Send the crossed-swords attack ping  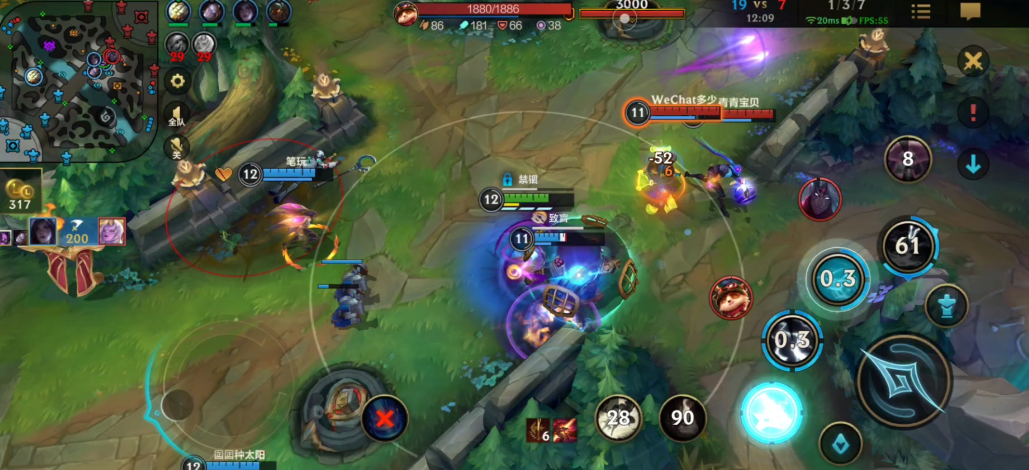972,62
